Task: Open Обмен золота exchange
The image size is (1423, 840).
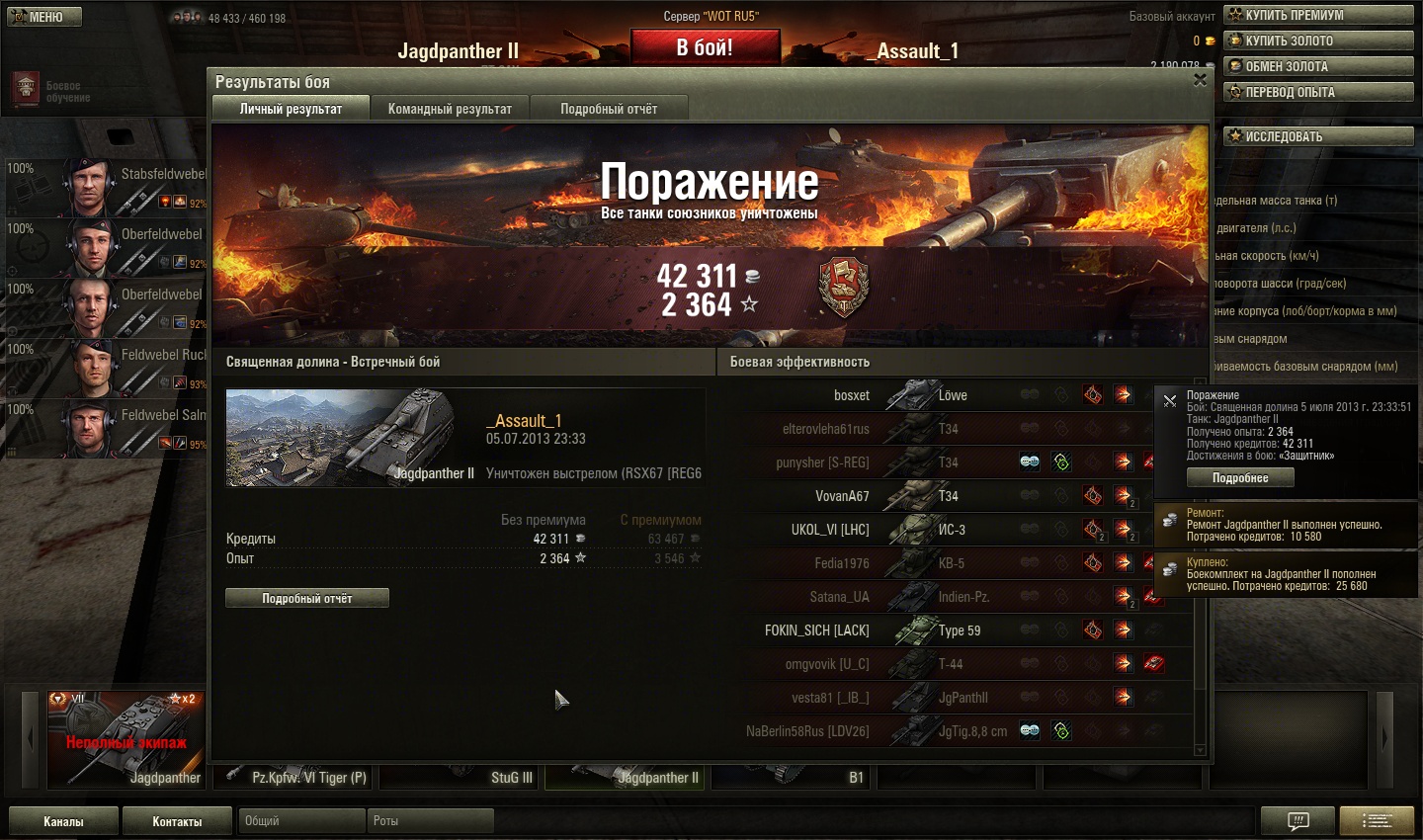Action: (x=1318, y=66)
